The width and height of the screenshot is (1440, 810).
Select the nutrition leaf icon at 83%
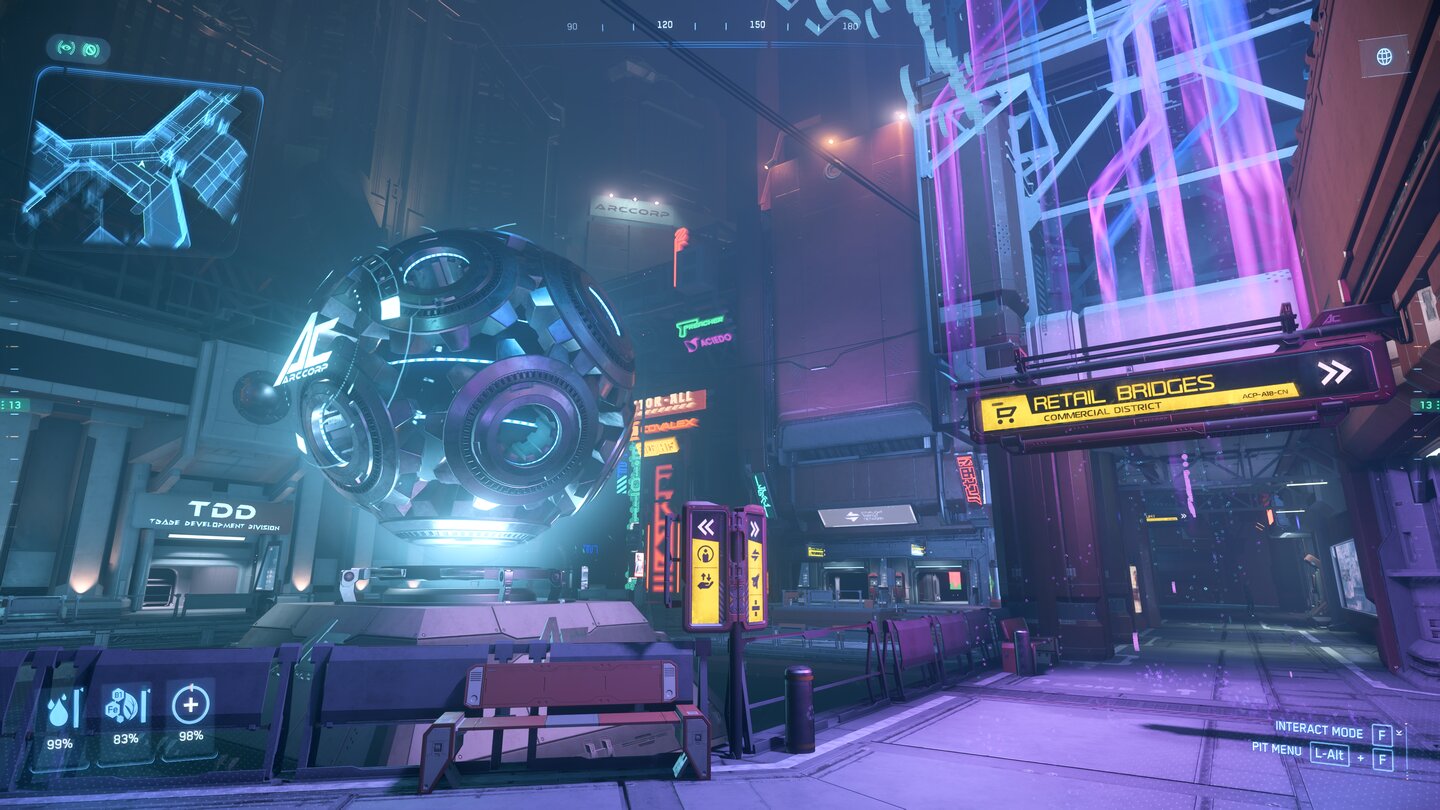pyautogui.click(x=122, y=706)
